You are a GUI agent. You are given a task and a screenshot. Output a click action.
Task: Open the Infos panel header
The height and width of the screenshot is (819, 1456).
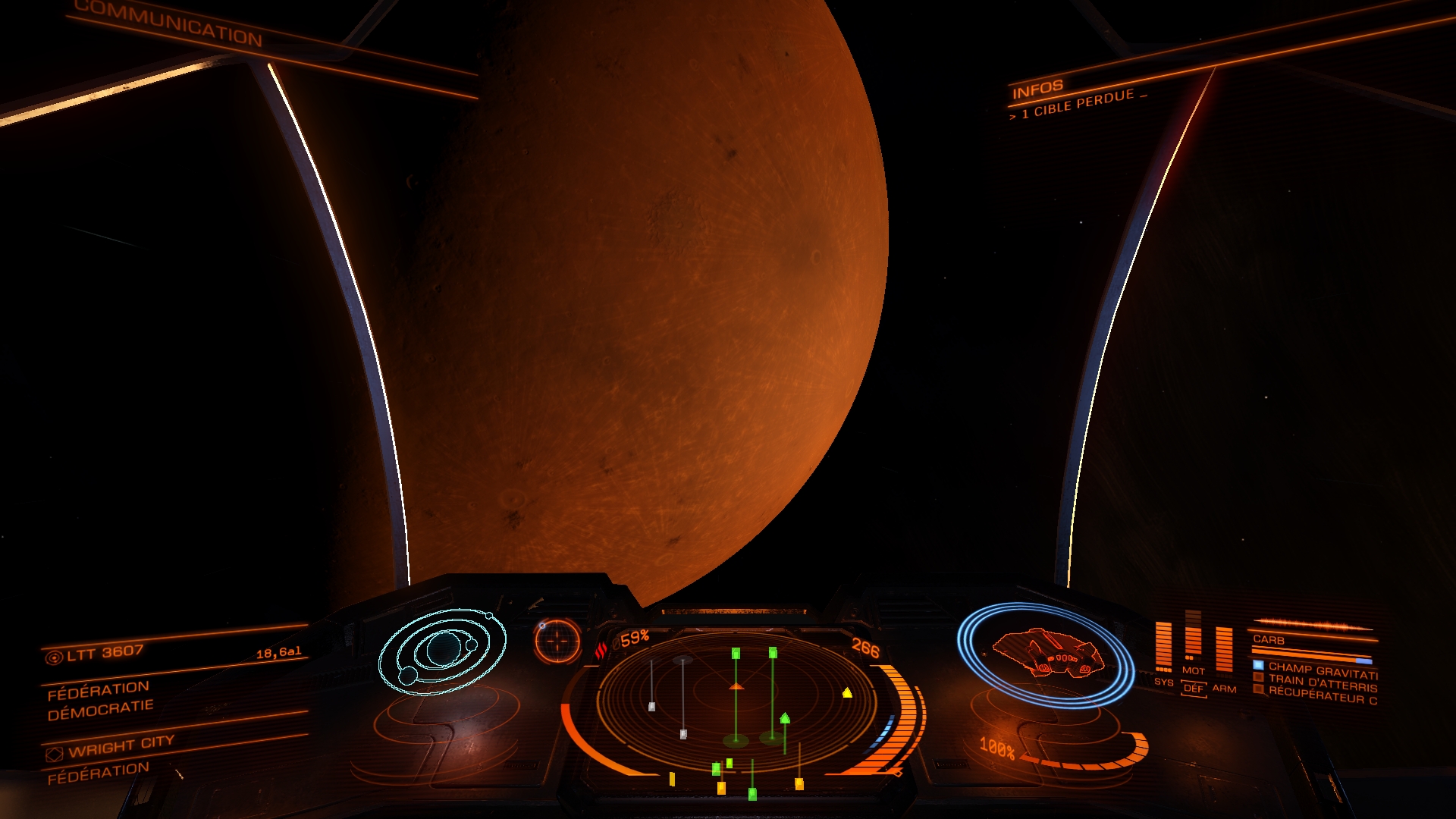pyautogui.click(x=1037, y=89)
